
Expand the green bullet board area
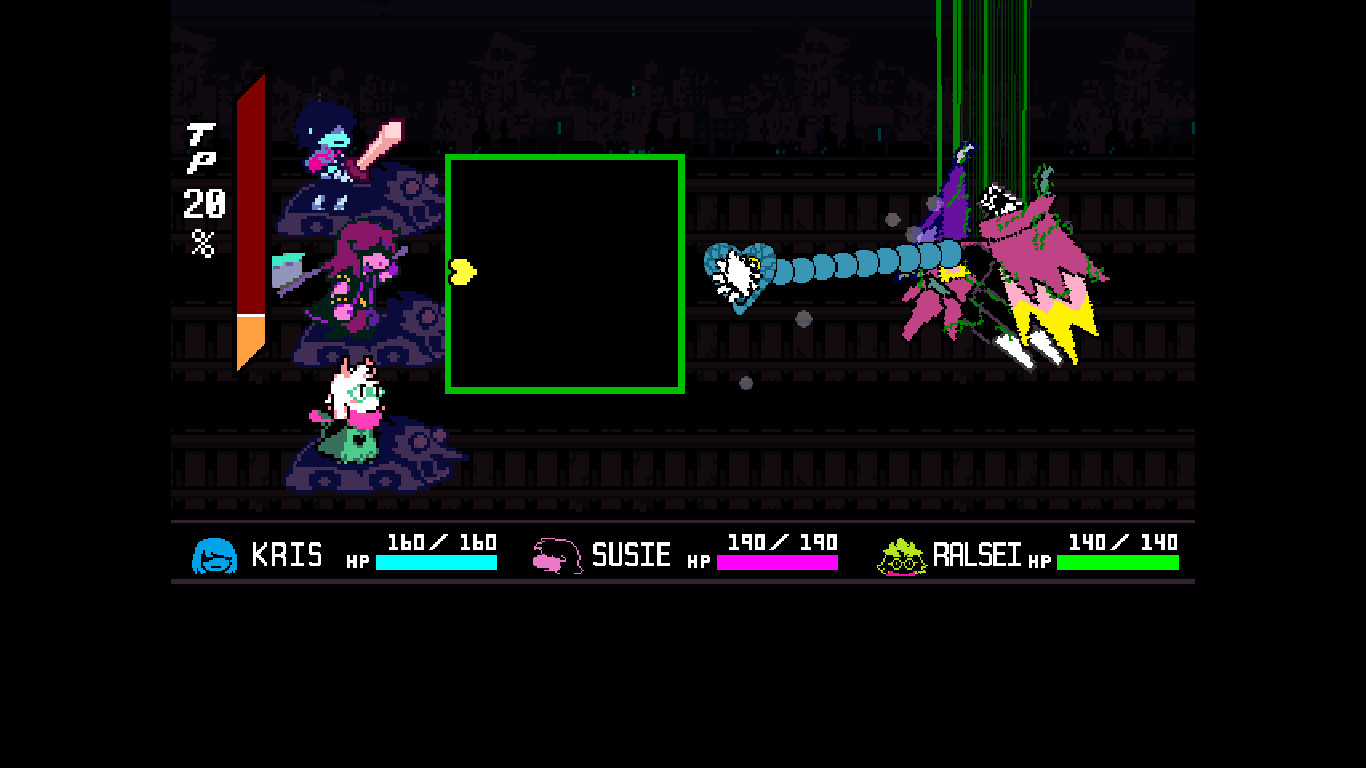(x=565, y=273)
